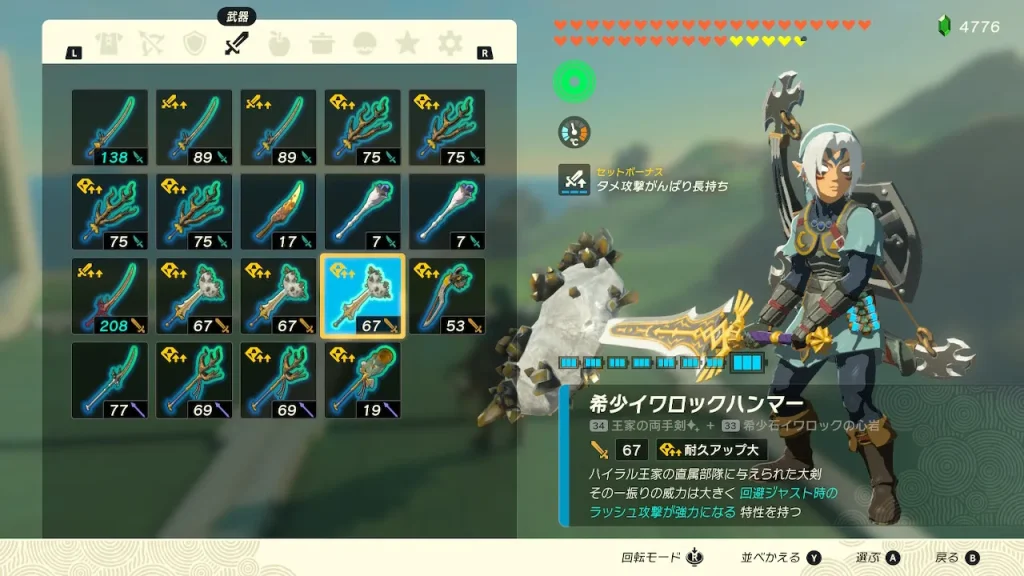Choose the curved orange blade with 17 power

278,212
